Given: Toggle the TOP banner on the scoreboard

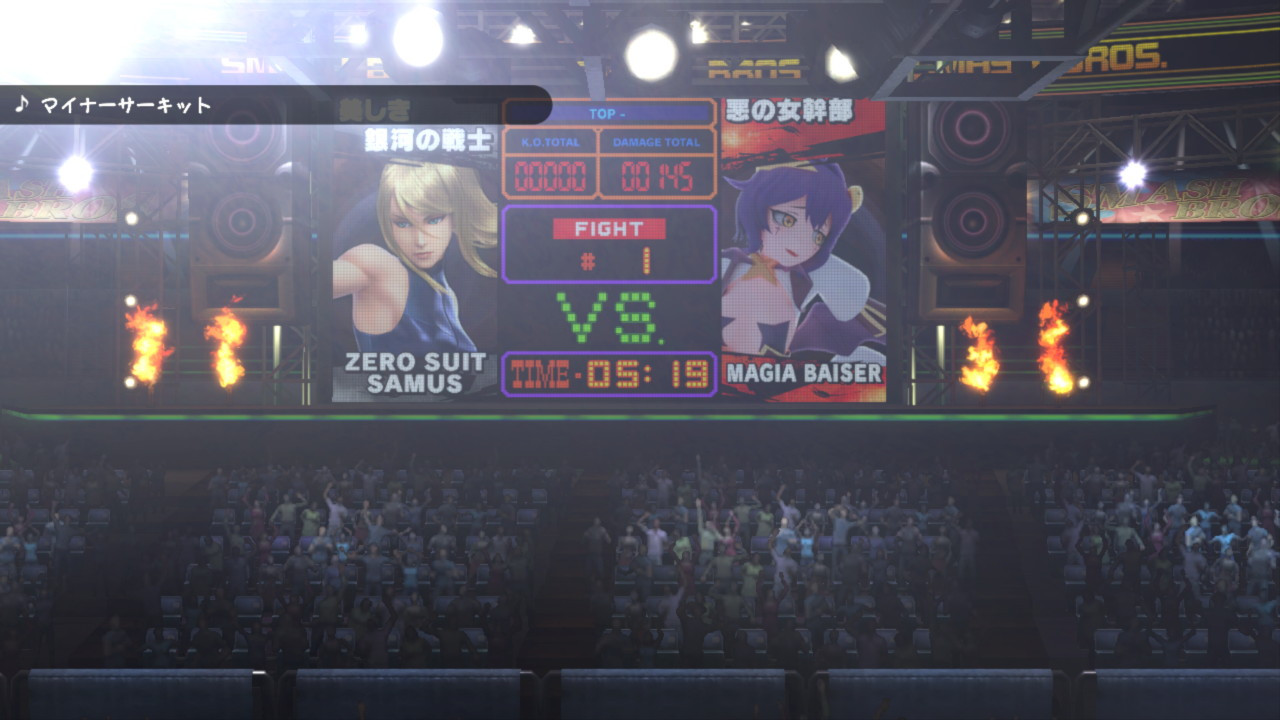Looking at the screenshot, I should (608, 114).
